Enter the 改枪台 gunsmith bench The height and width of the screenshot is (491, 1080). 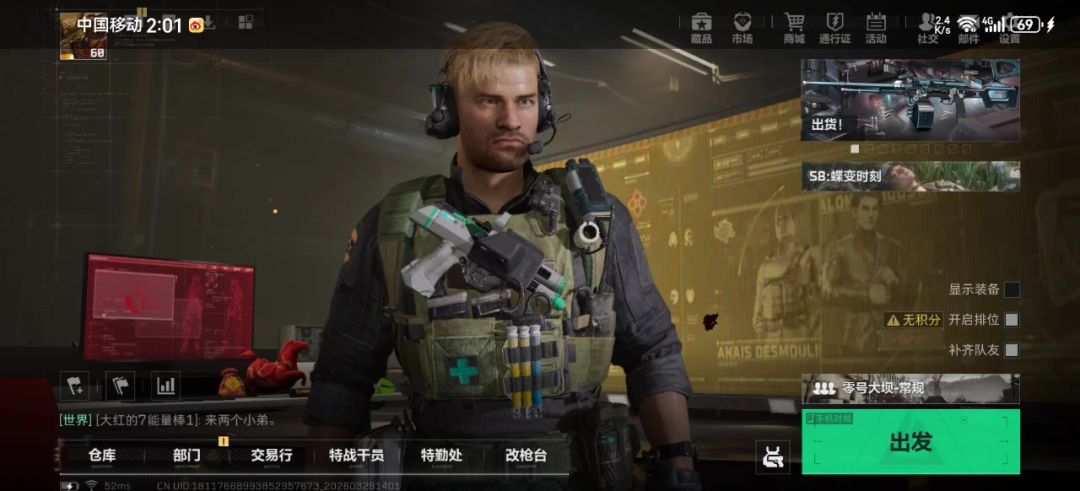[x=526, y=456]
